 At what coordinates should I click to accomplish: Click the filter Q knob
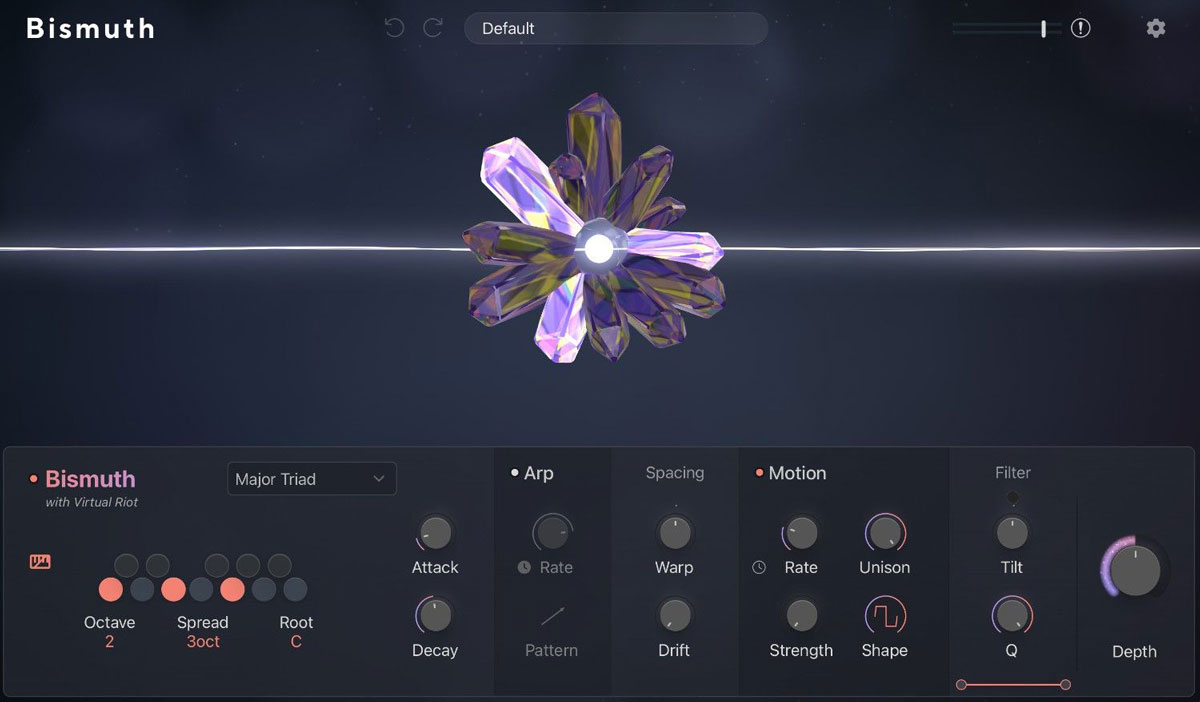click(x=1011, y=616)
